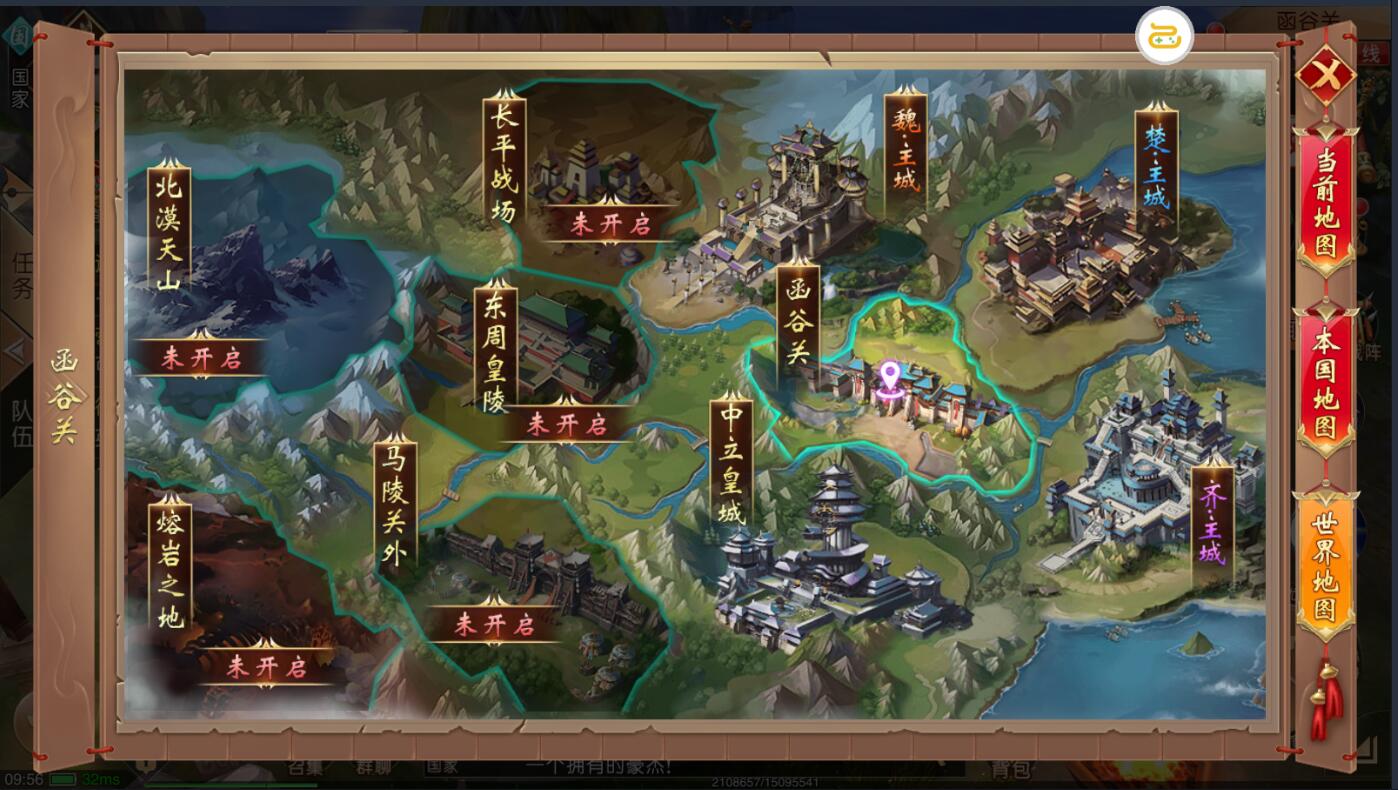Image resolution: width=1398 pixels, height=790 pixels.
Task: Switch to the 本国地图 tab
Action: 1325,385
